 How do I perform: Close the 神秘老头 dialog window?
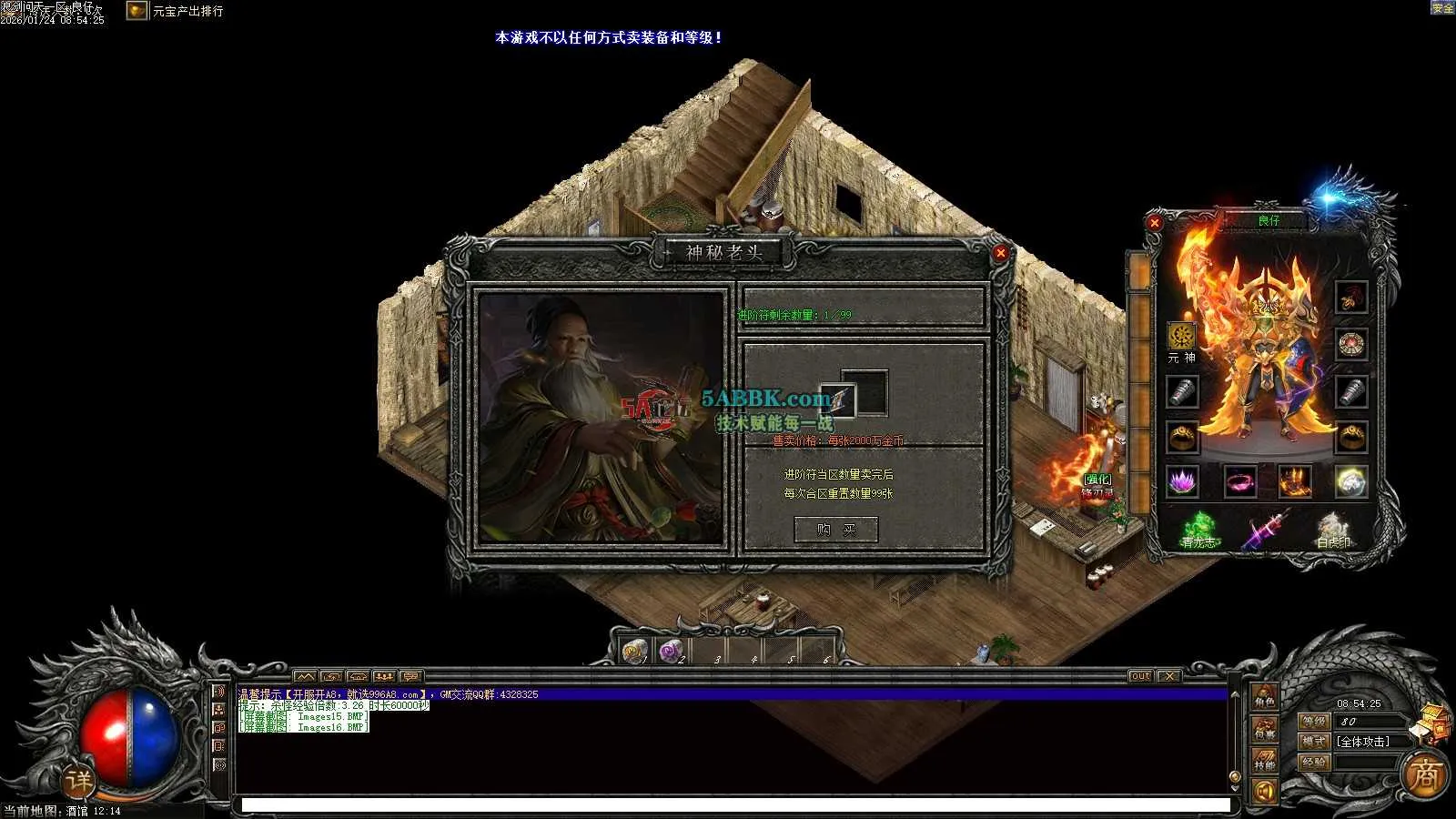click(1000, 253)
